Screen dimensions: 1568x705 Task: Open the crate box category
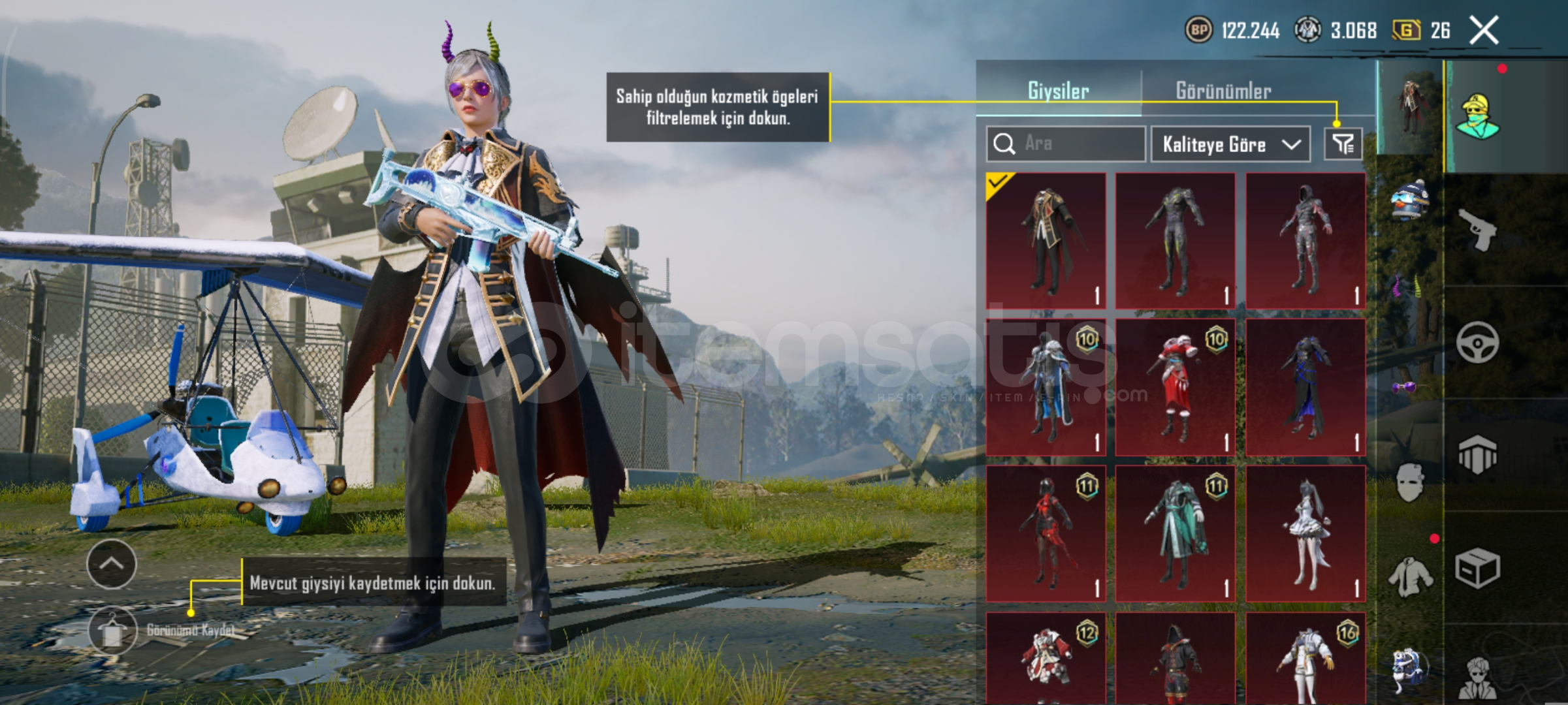[x=1477, y=568]
